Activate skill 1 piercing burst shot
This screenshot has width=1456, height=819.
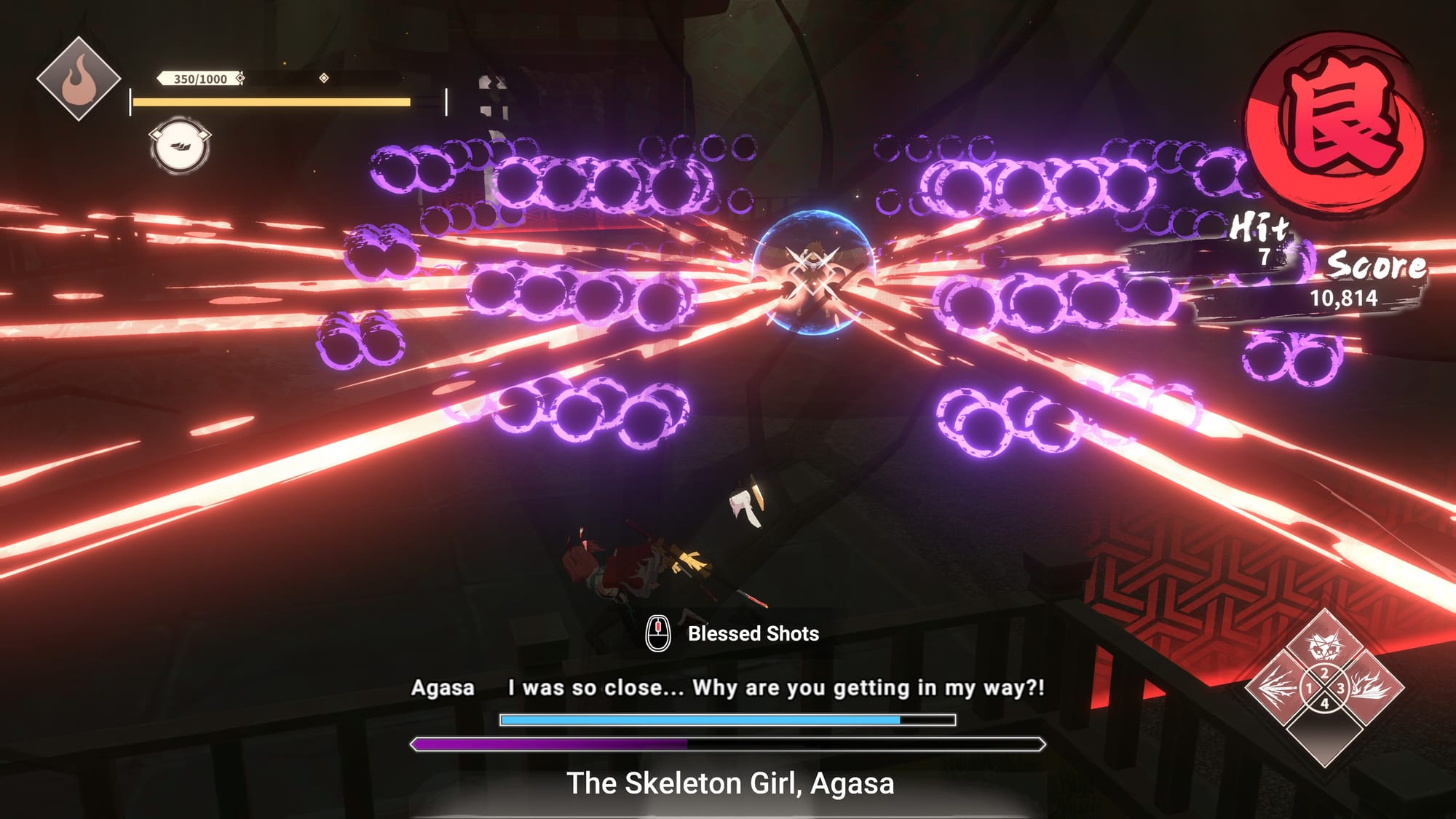coord(1278,687)
